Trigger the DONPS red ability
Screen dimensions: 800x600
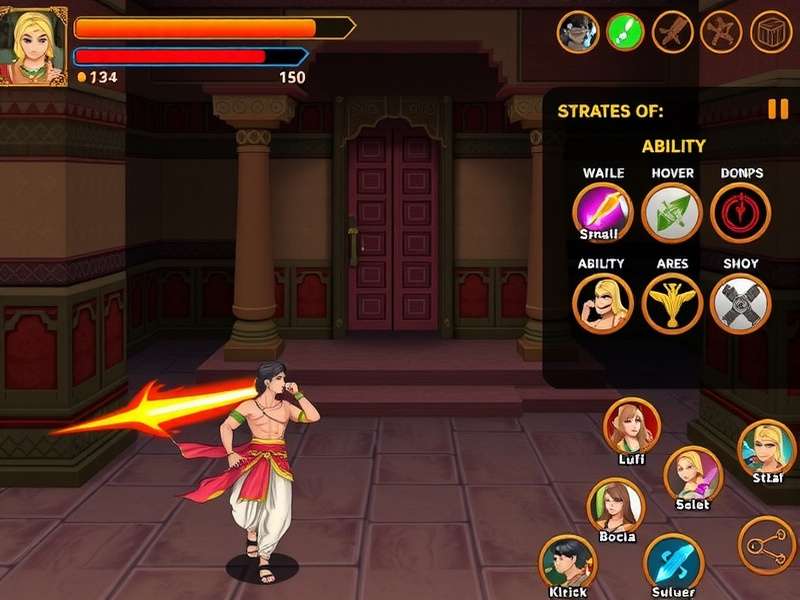[740, 212]
